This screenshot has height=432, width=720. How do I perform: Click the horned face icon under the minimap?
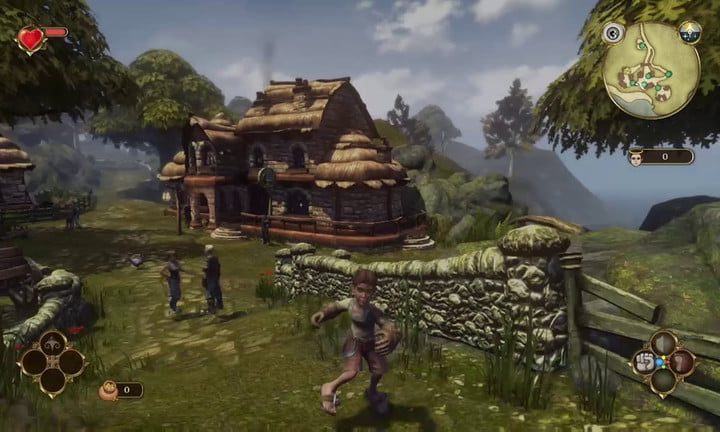[x=636, y=156]
